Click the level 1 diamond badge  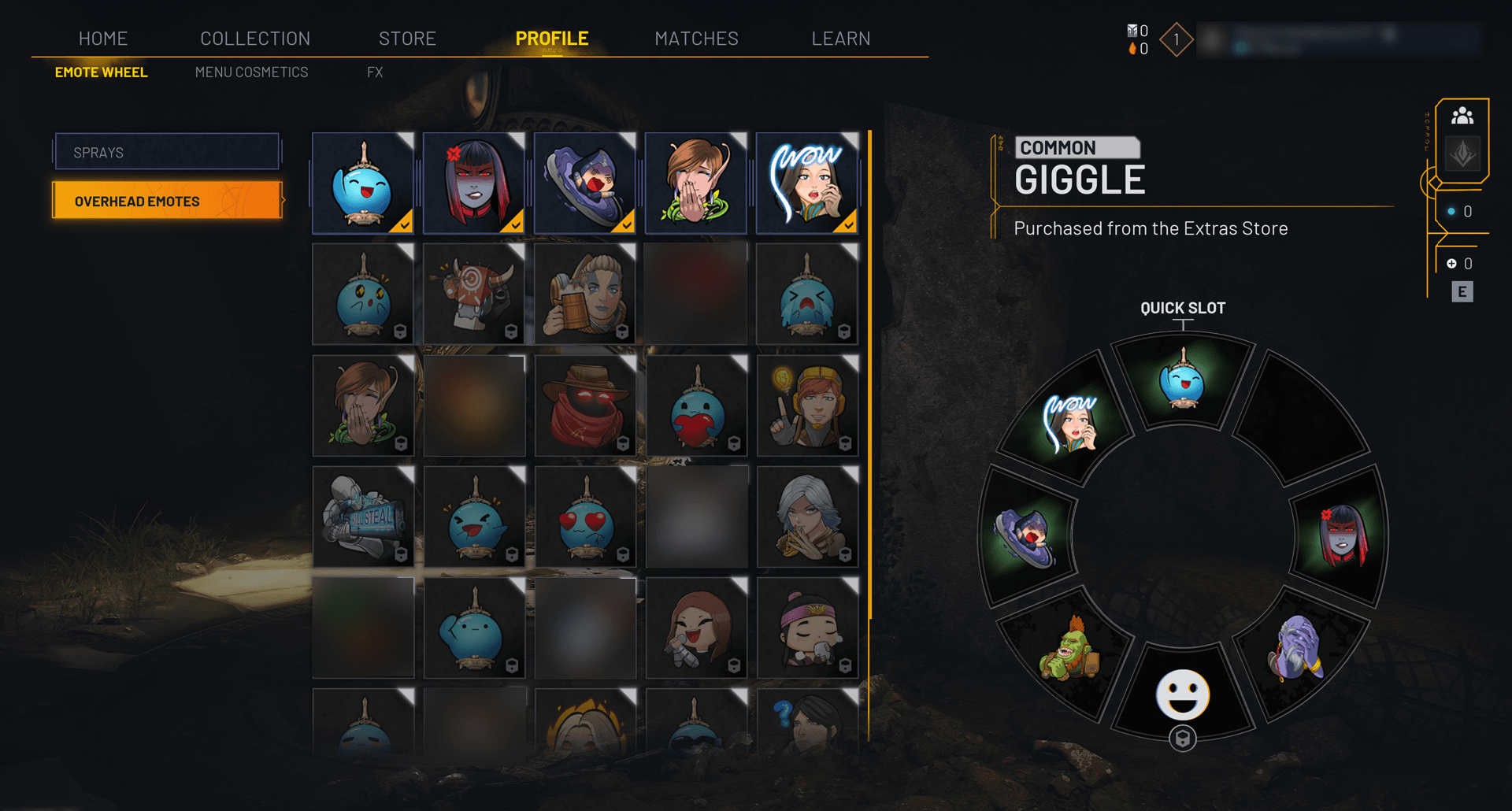point(1176,39)
